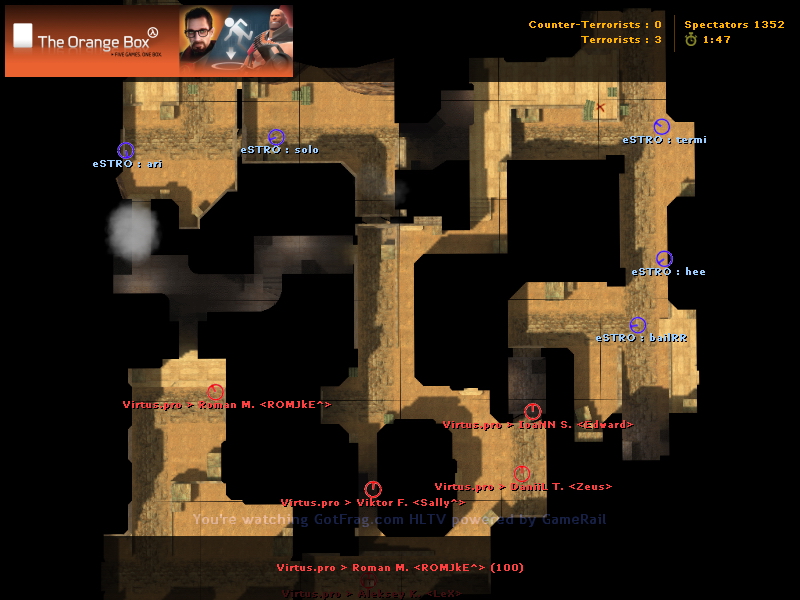This screenshot has height=600, width=800.
Task: Select Edward's red player marker
Action: pos(533,411)
